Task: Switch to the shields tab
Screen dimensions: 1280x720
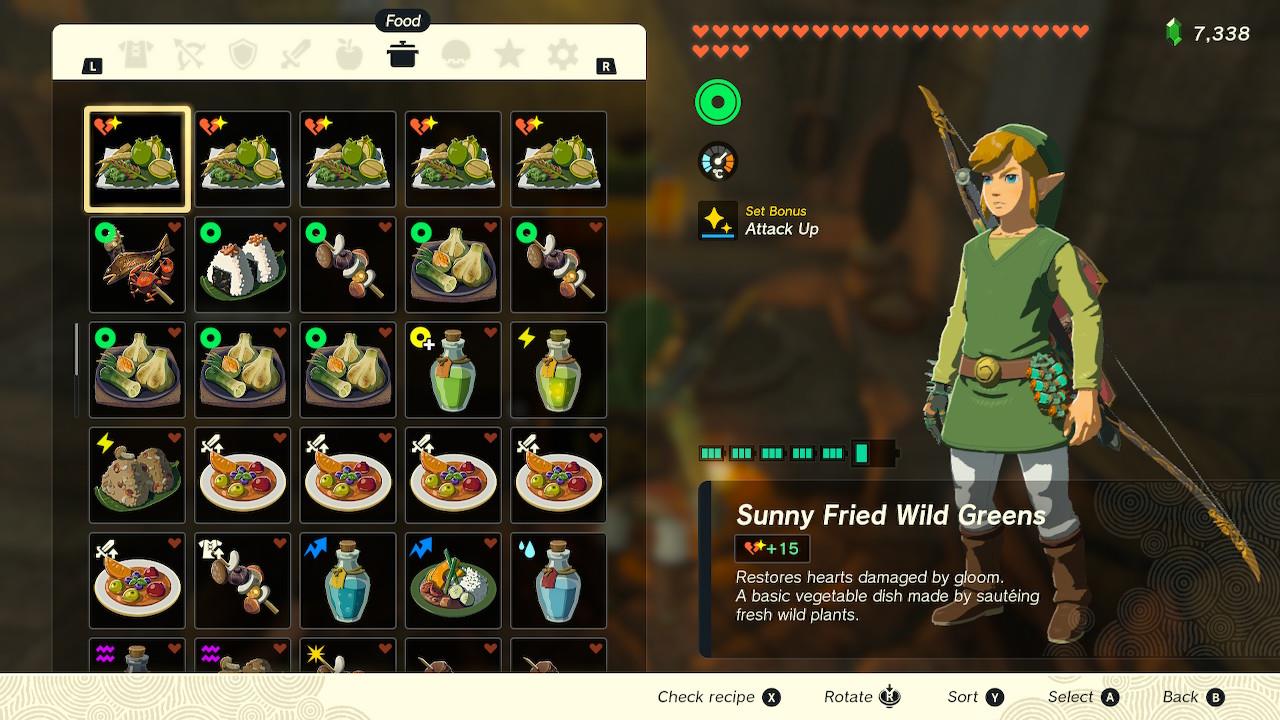Action: (x=243, y=55)
